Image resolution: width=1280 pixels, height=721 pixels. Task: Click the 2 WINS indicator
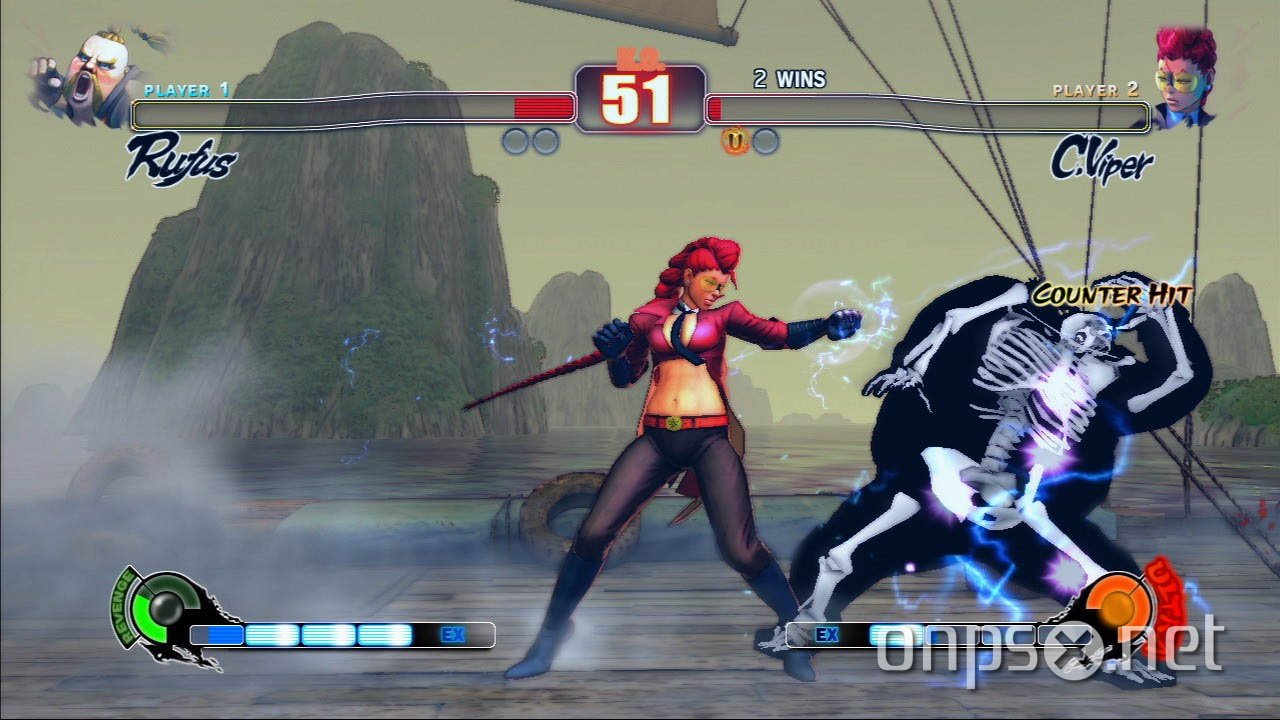click(x=789, y=79)
